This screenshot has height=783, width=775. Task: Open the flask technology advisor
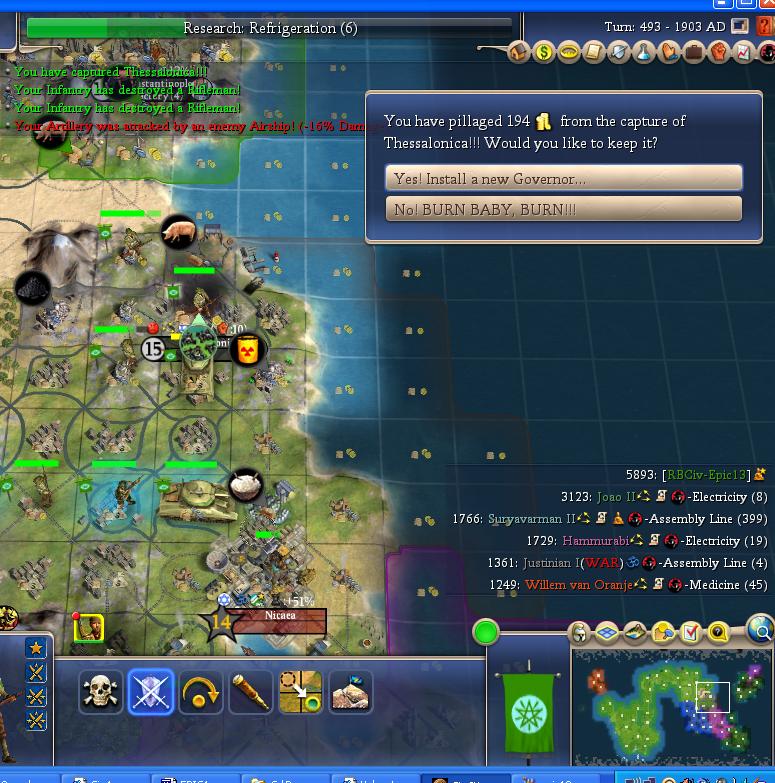pos(644,52)
